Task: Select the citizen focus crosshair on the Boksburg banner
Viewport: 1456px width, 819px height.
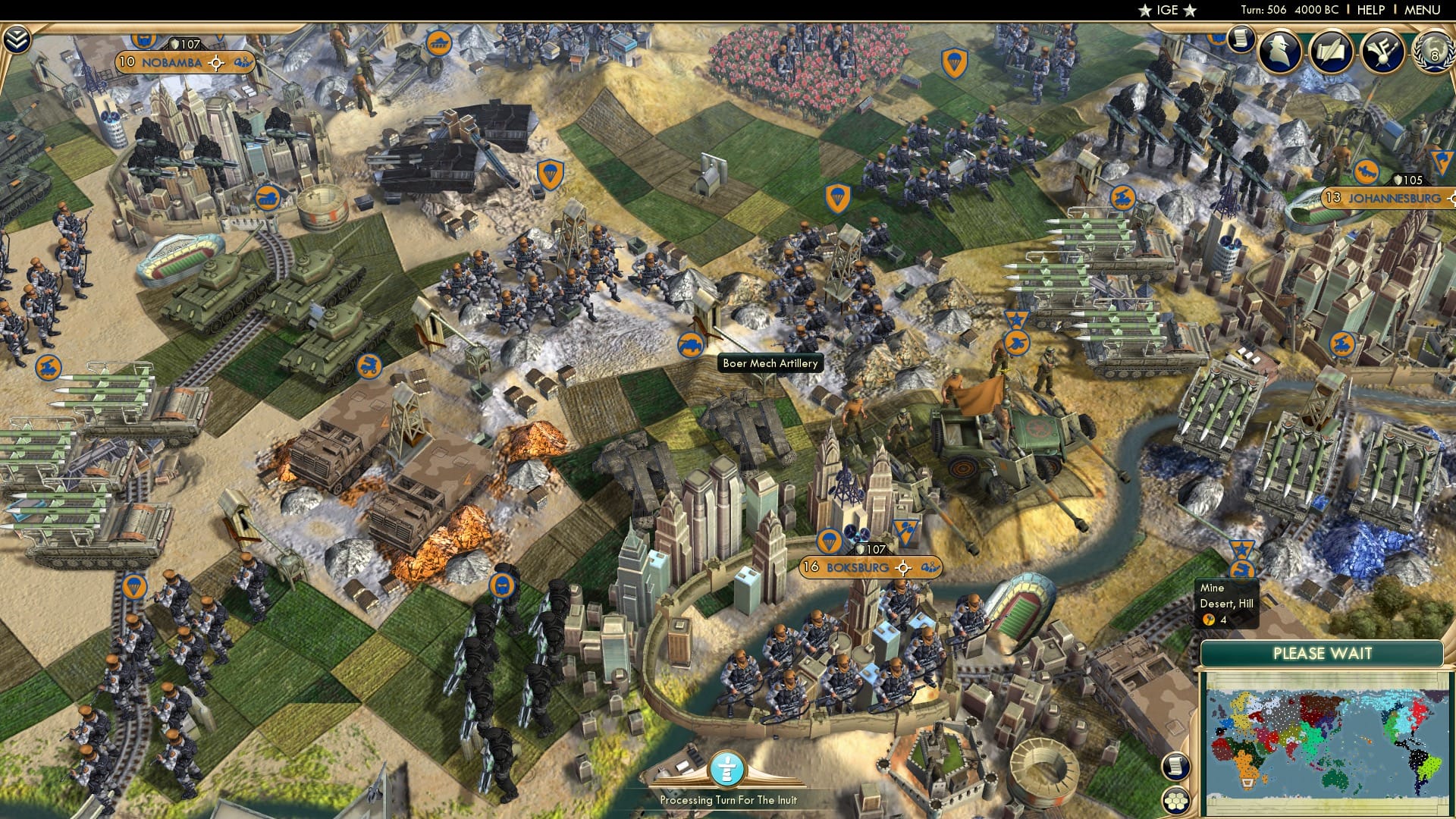Action: 902,568
